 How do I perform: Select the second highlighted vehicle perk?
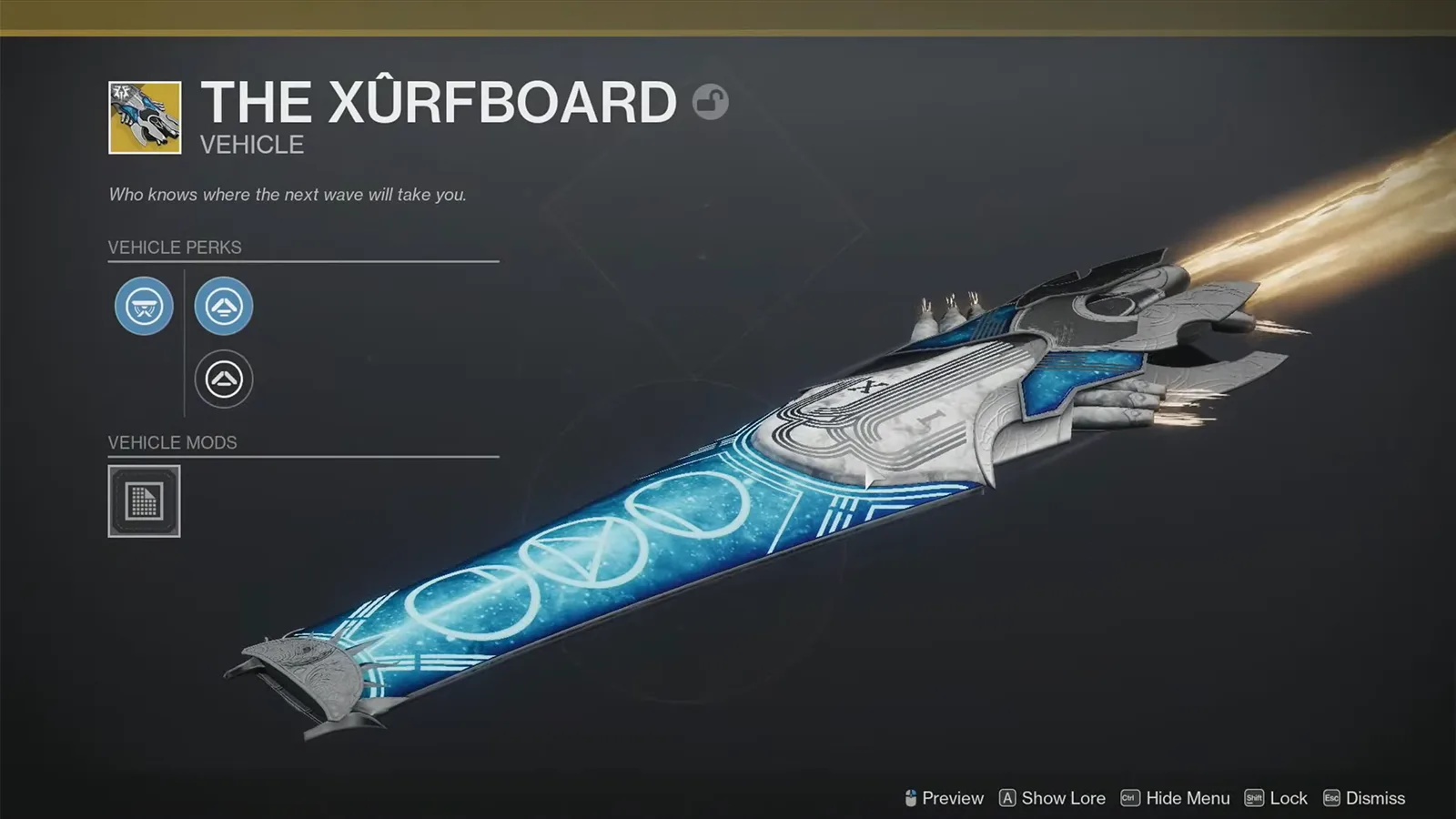point(224,307)
